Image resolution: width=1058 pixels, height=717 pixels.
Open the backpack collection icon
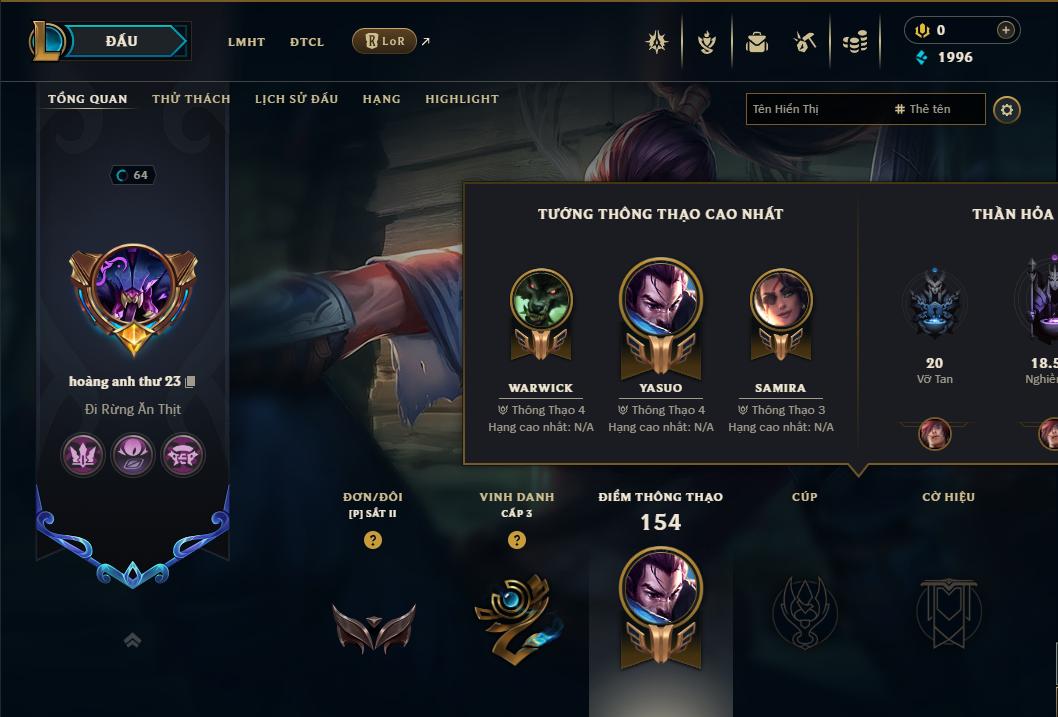click(x=757, y=42)
